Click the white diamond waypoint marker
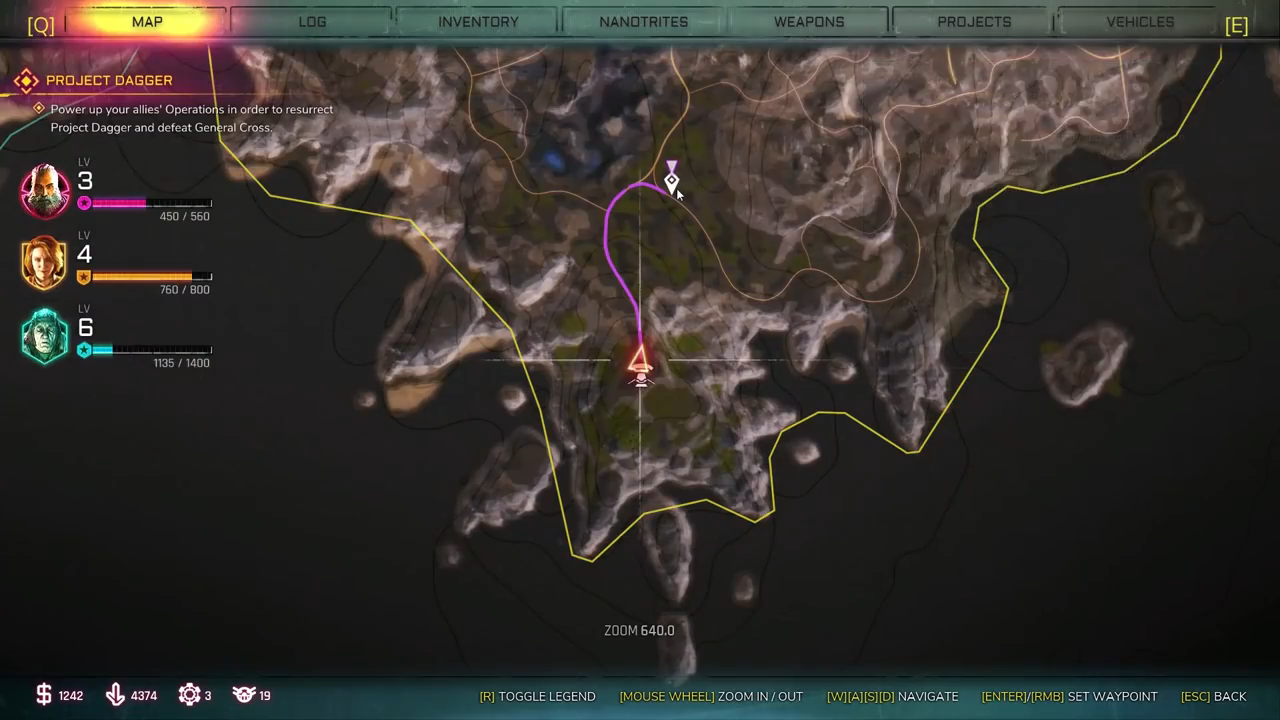 (x=671, y=181)
